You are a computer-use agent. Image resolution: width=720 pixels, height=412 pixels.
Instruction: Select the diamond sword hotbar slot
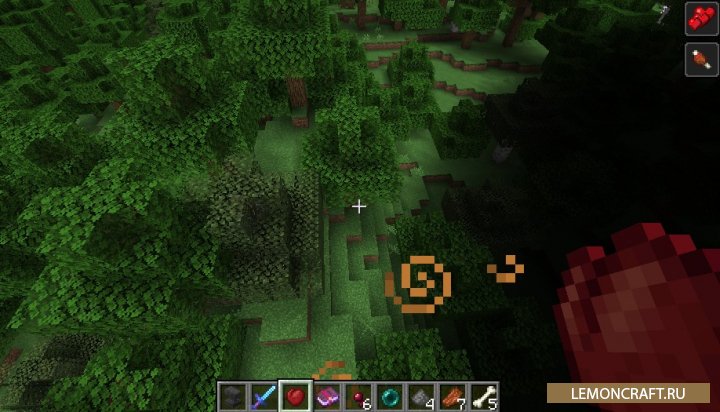tap(265, 396)
